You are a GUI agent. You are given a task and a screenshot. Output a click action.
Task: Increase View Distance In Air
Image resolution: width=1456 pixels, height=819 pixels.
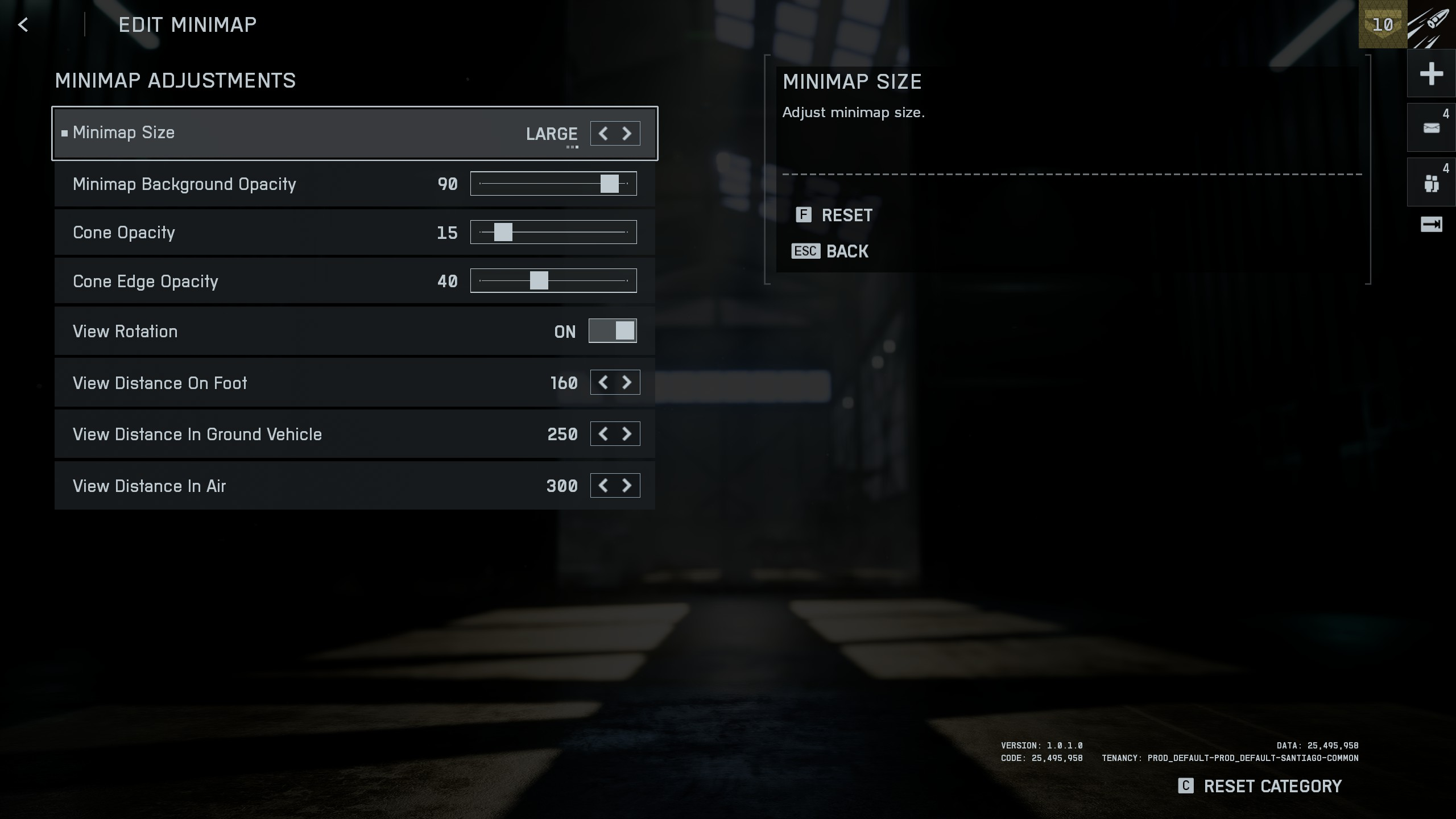(627, 486)
